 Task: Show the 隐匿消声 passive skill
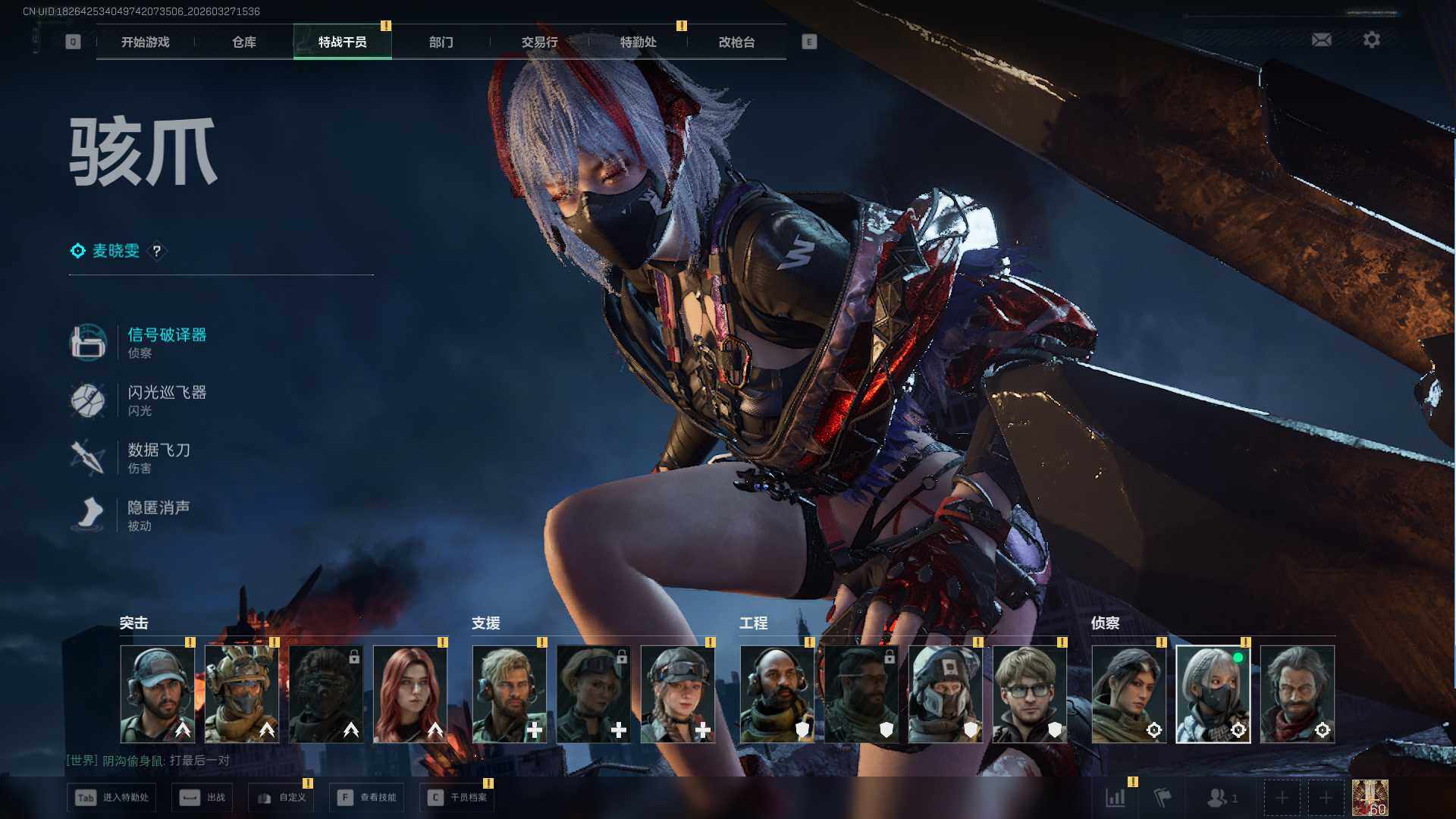(x=158, y=508)
